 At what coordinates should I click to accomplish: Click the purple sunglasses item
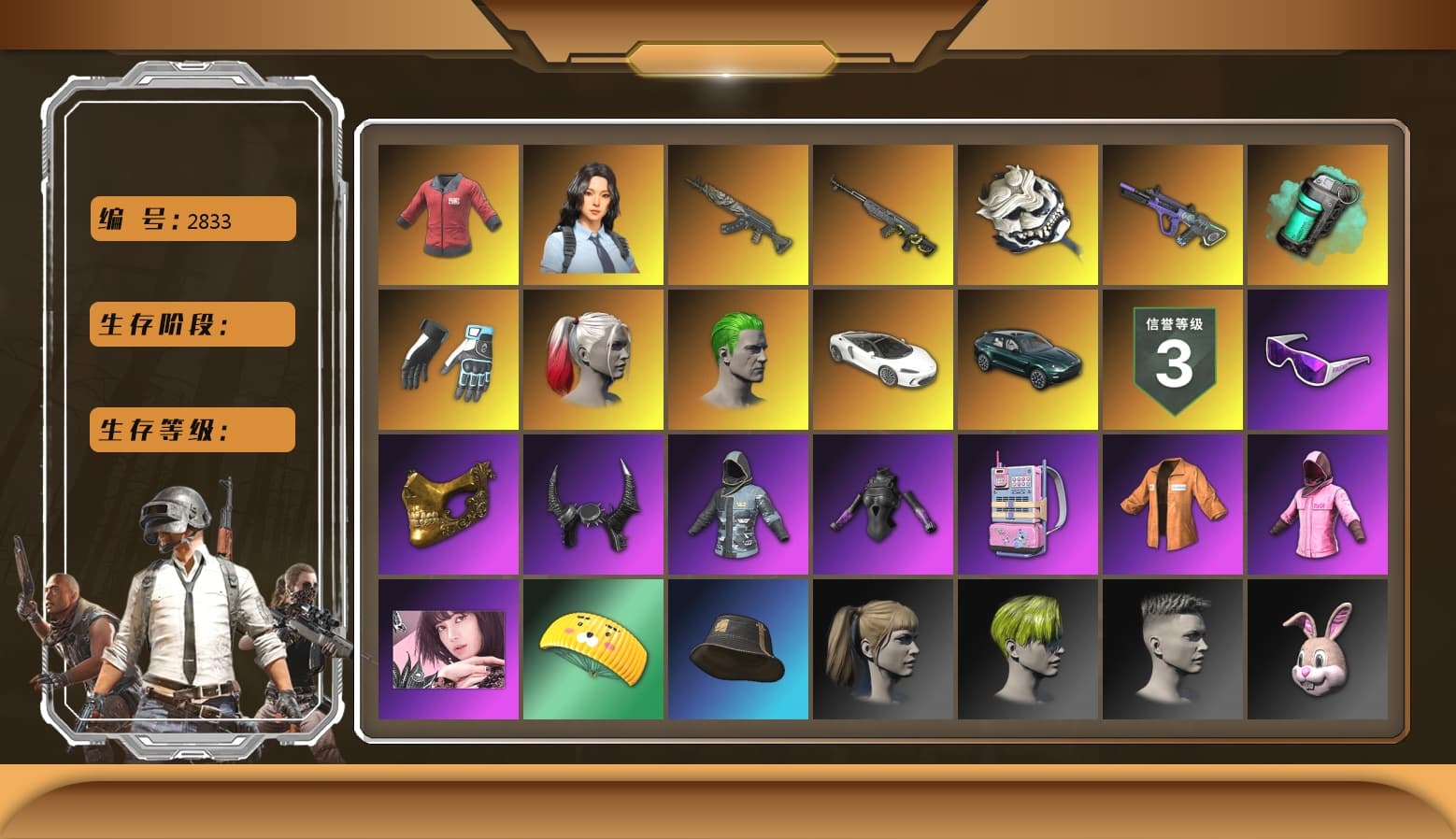(1317, 359)
